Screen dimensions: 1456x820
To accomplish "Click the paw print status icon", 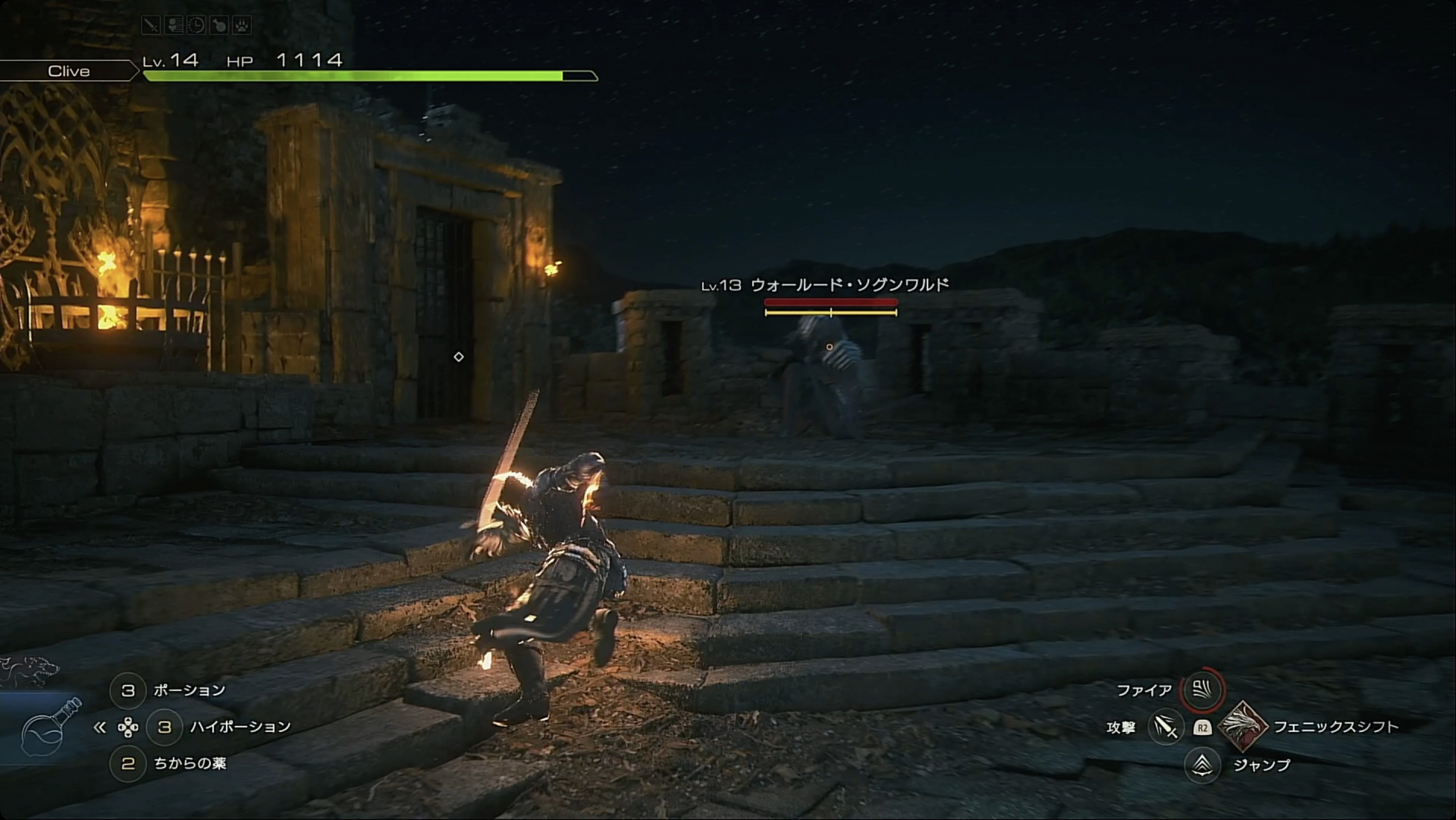I will pos(242,26).
